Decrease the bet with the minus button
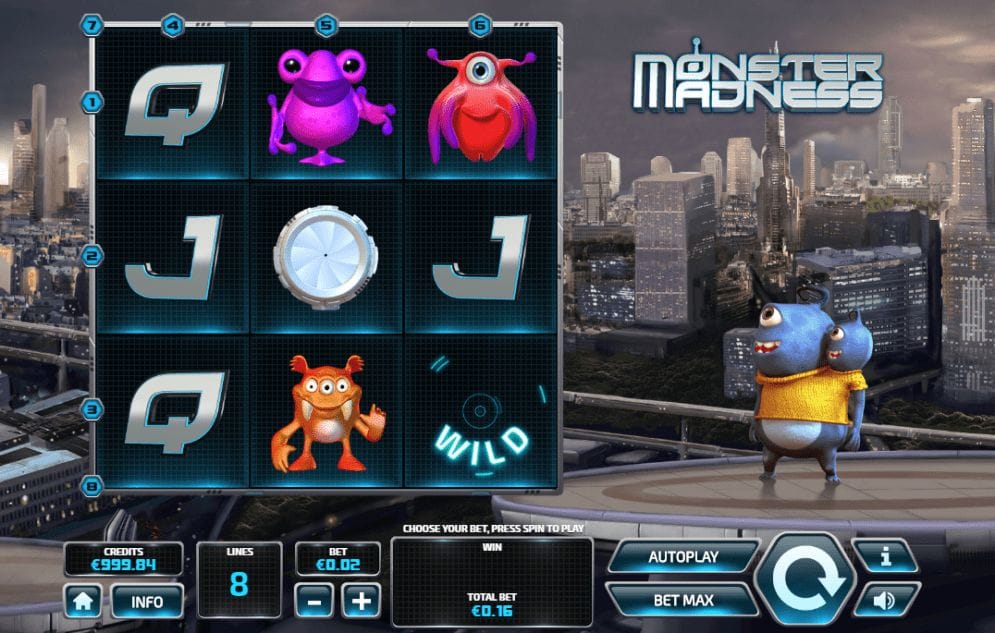This screenshot has width=995, height=633. [x=314, y=600]
